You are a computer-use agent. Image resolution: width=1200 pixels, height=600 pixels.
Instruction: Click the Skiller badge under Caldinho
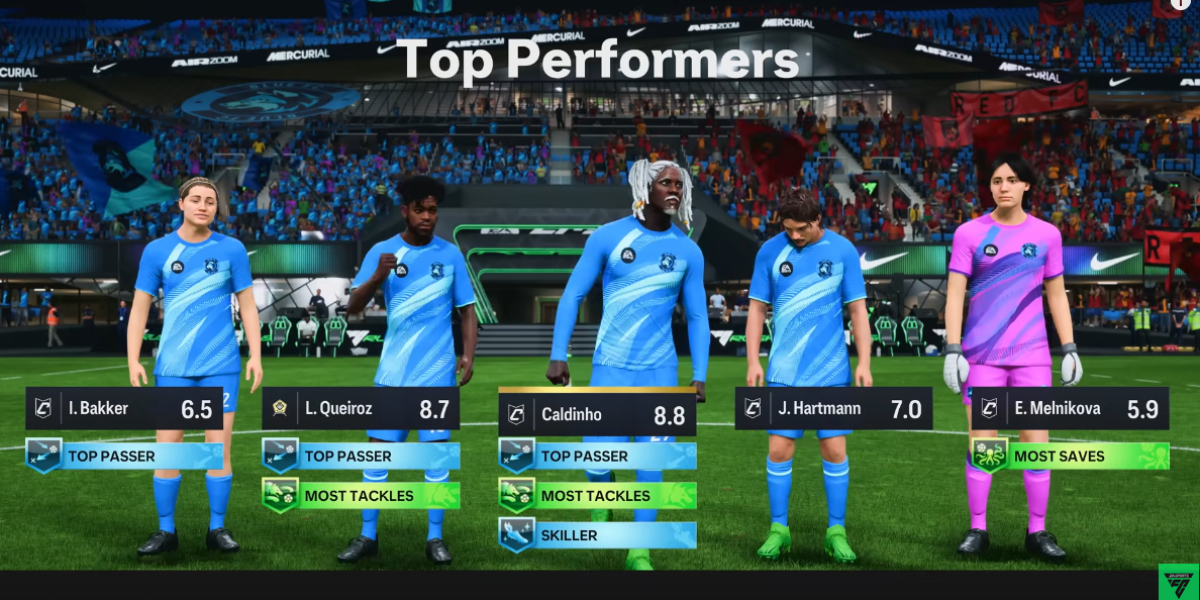tap(597, 535)
